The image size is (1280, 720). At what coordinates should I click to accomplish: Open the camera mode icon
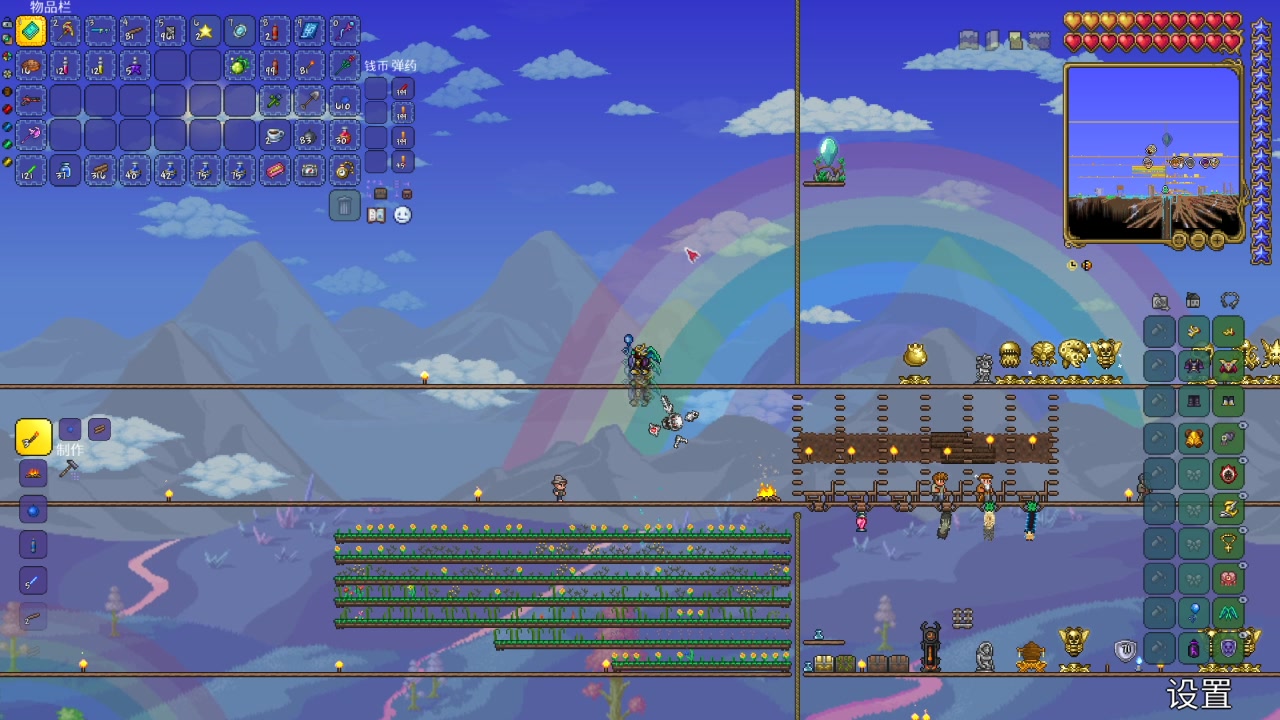[1160, 300]
